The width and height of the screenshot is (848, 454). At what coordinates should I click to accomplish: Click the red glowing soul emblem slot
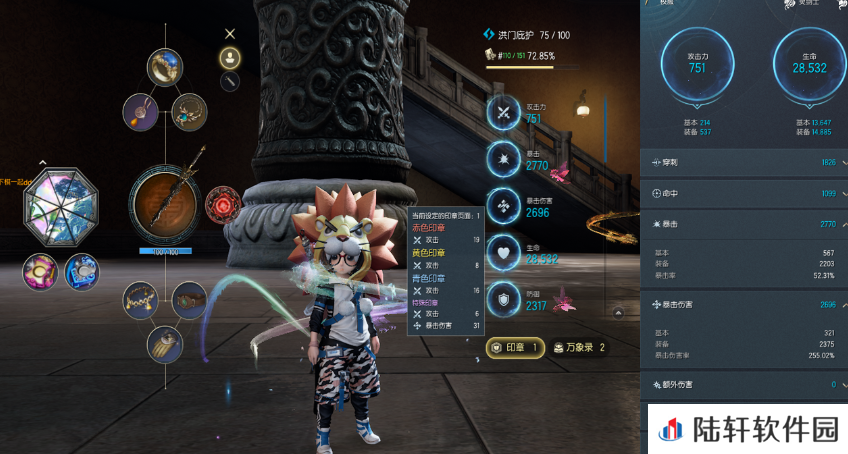coord(222,204)
